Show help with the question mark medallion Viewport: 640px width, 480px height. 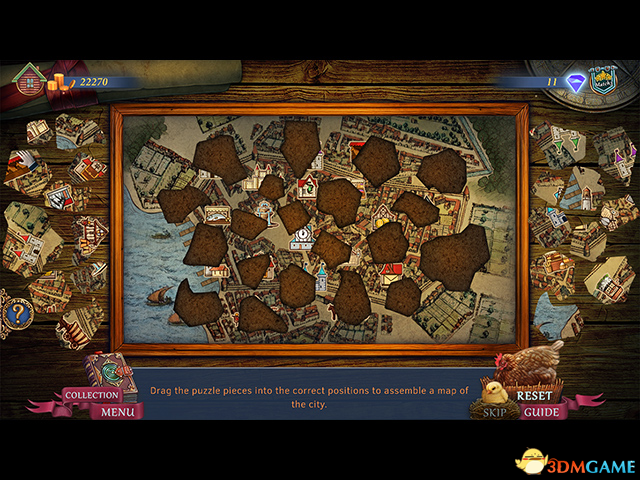pos(18,313)
